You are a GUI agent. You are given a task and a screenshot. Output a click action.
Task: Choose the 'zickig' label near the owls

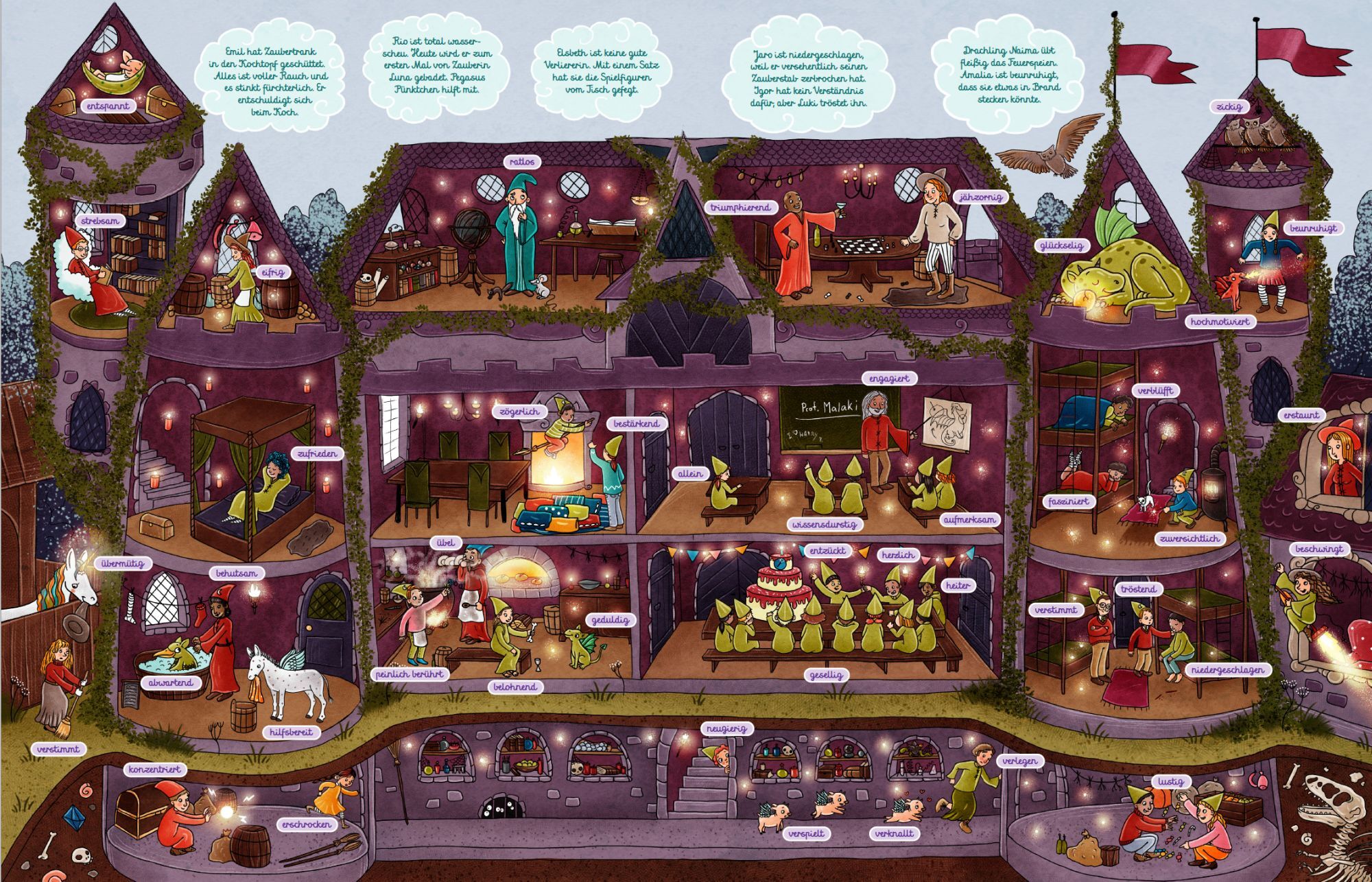(x=1229, y=107)
